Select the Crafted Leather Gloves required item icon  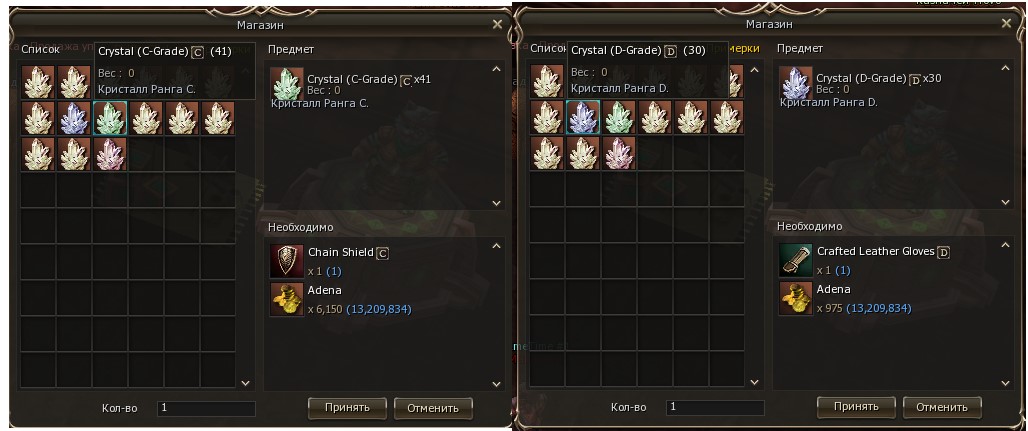click(x=796, y=260)
